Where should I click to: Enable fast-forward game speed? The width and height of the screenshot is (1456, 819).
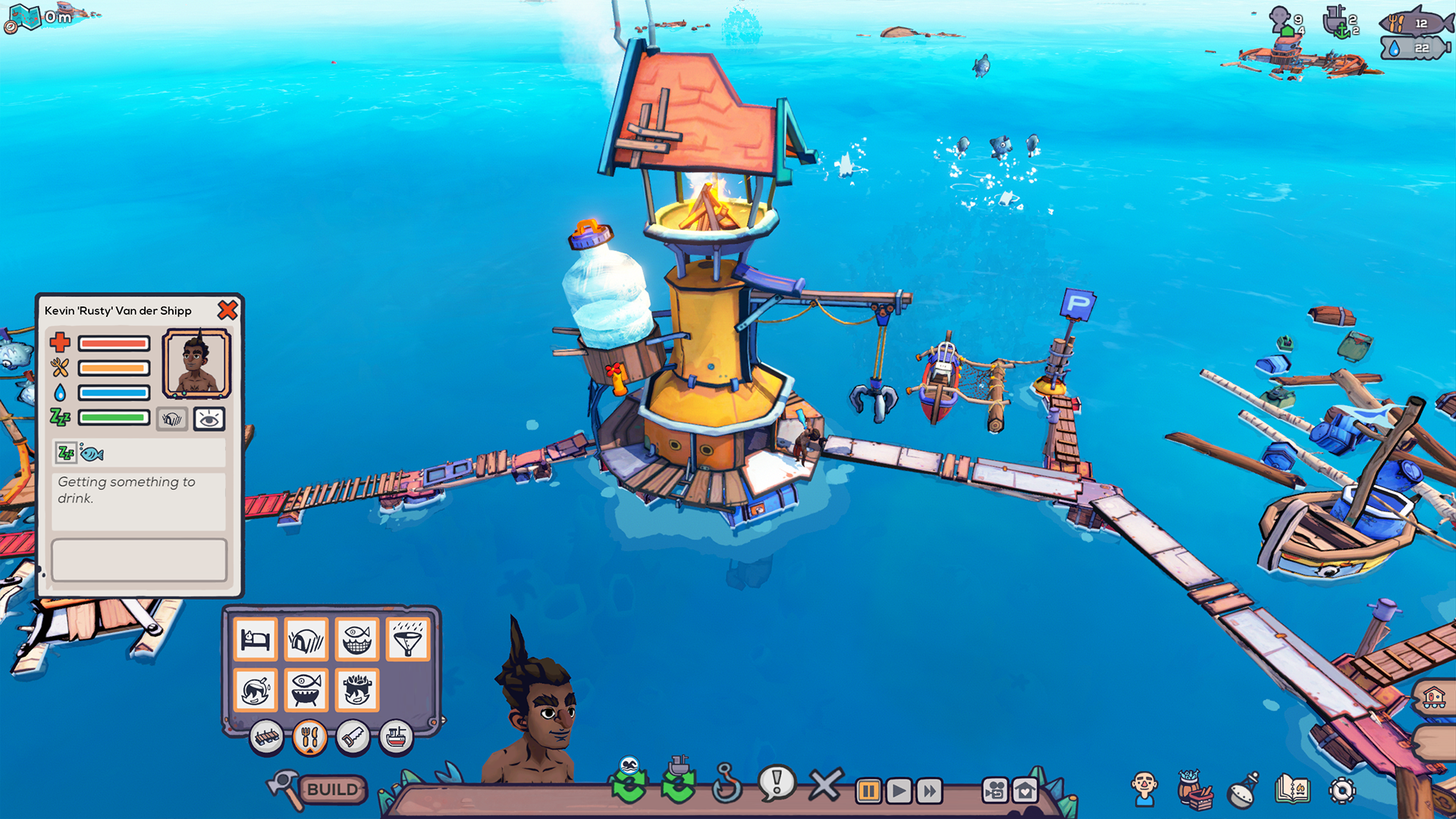pos(929,792)
